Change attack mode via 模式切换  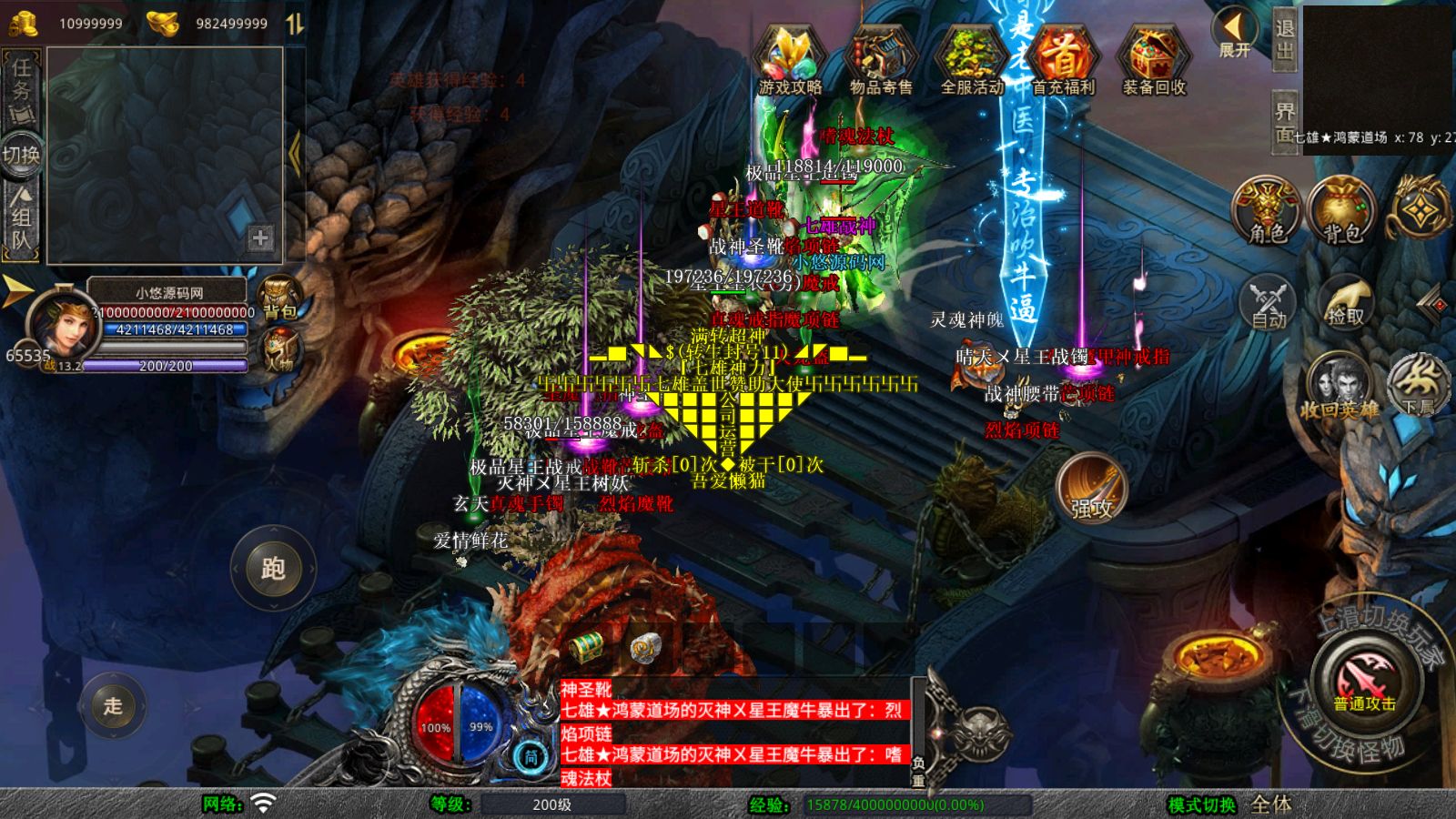(1201, 804)
